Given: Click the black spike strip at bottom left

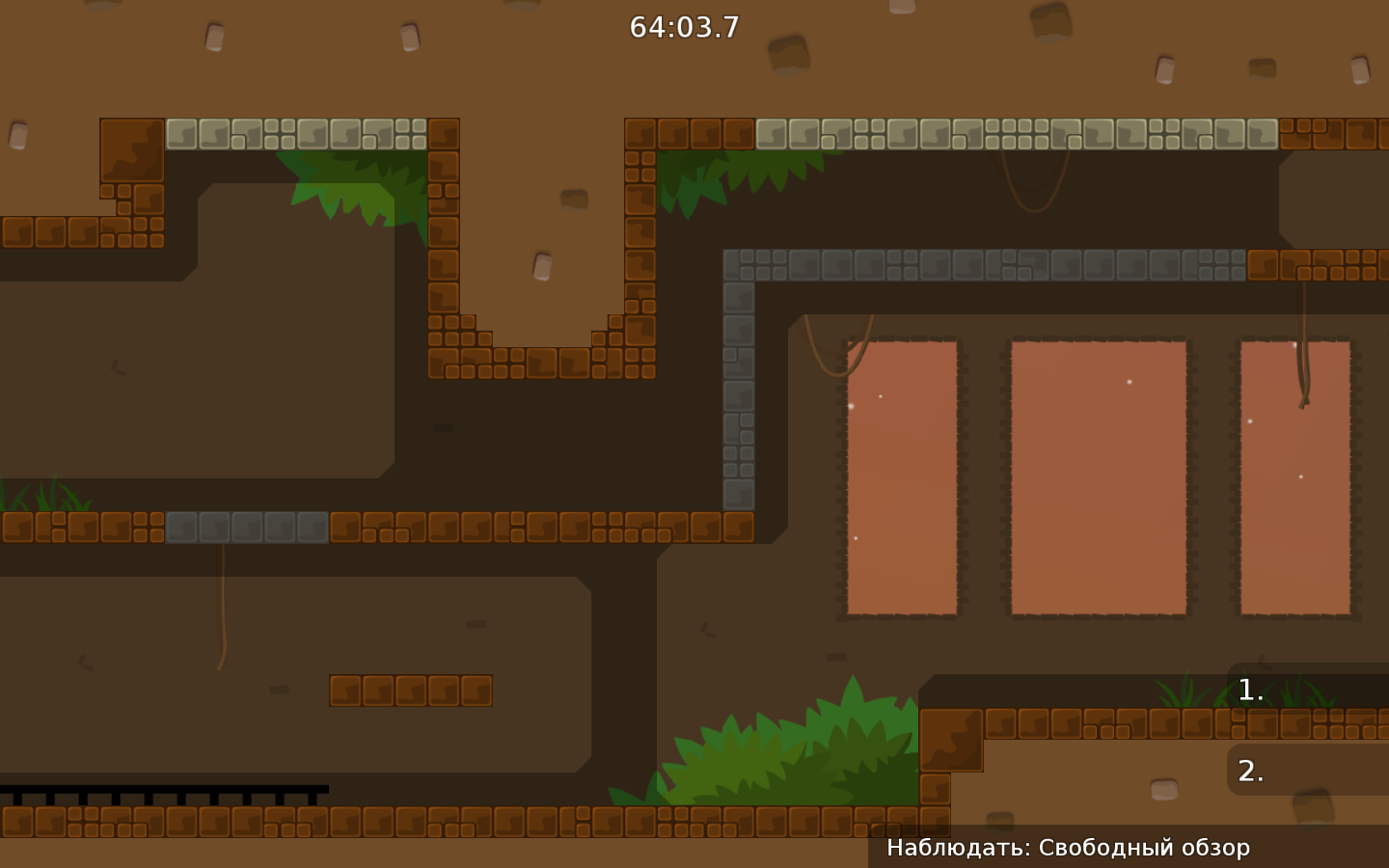Looking at the screenshot, I should point(164,791).
